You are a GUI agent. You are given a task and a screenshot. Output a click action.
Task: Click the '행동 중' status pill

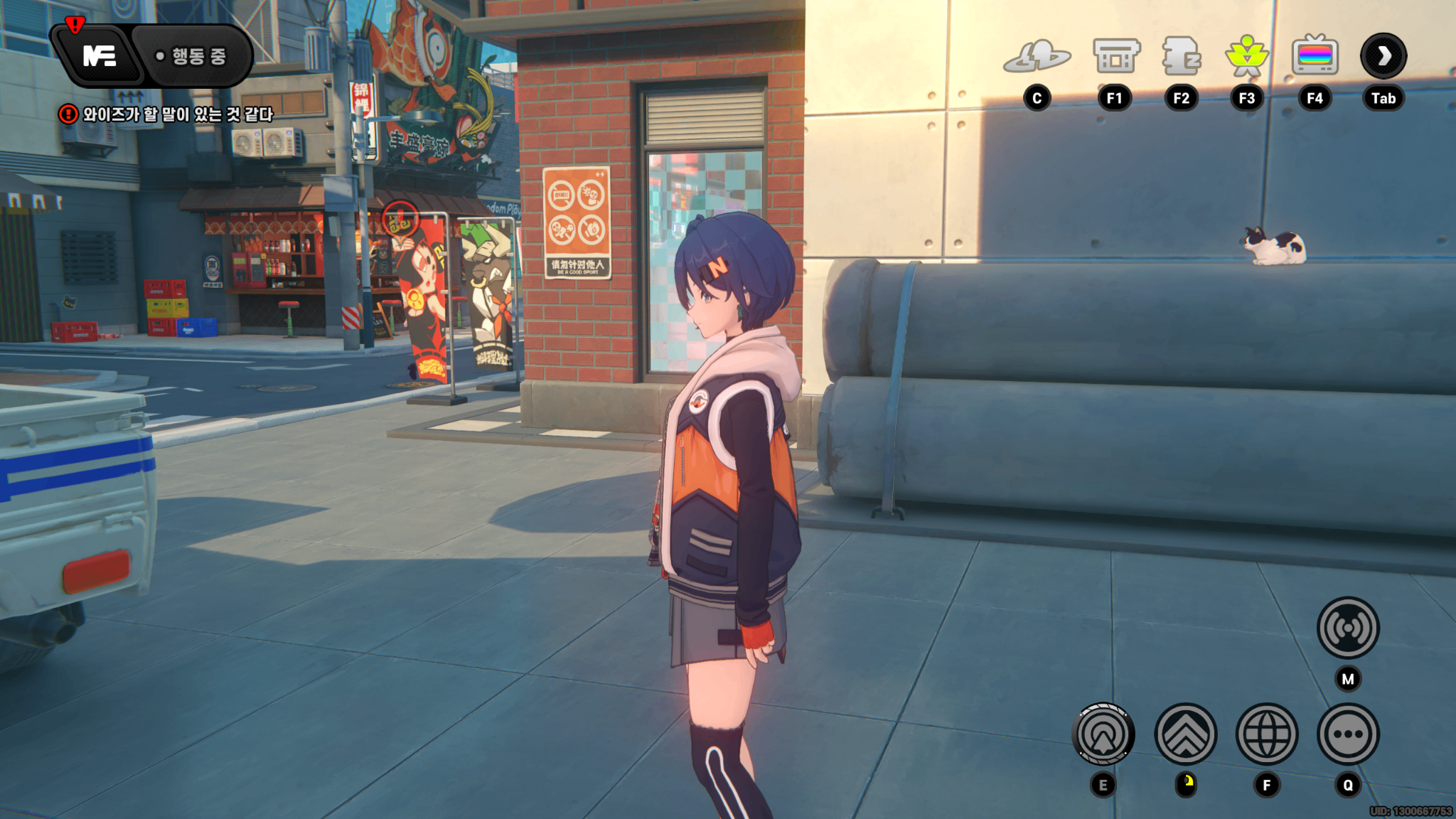(192, 56)
